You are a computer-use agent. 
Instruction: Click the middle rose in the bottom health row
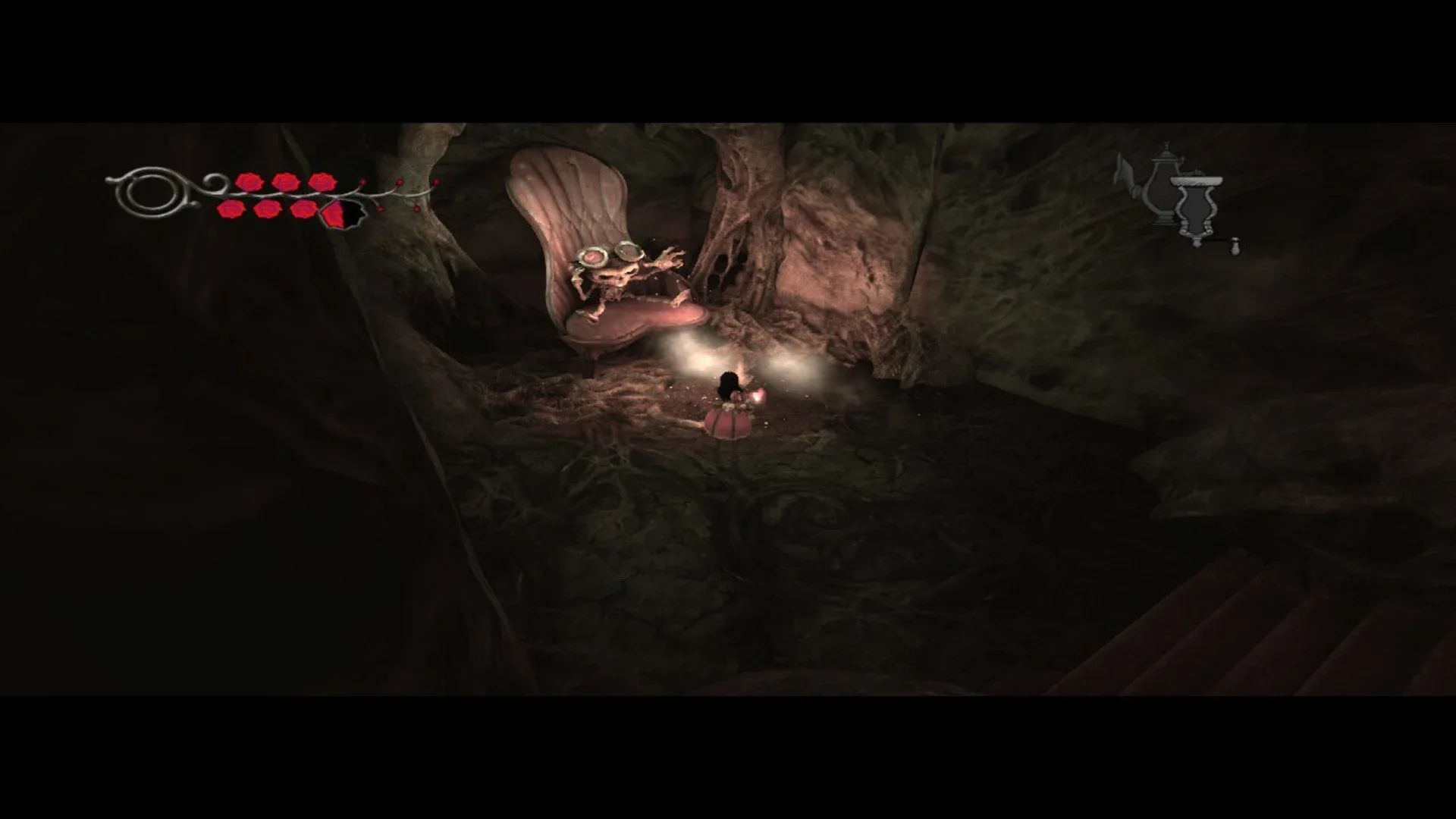tap(269, 211)
